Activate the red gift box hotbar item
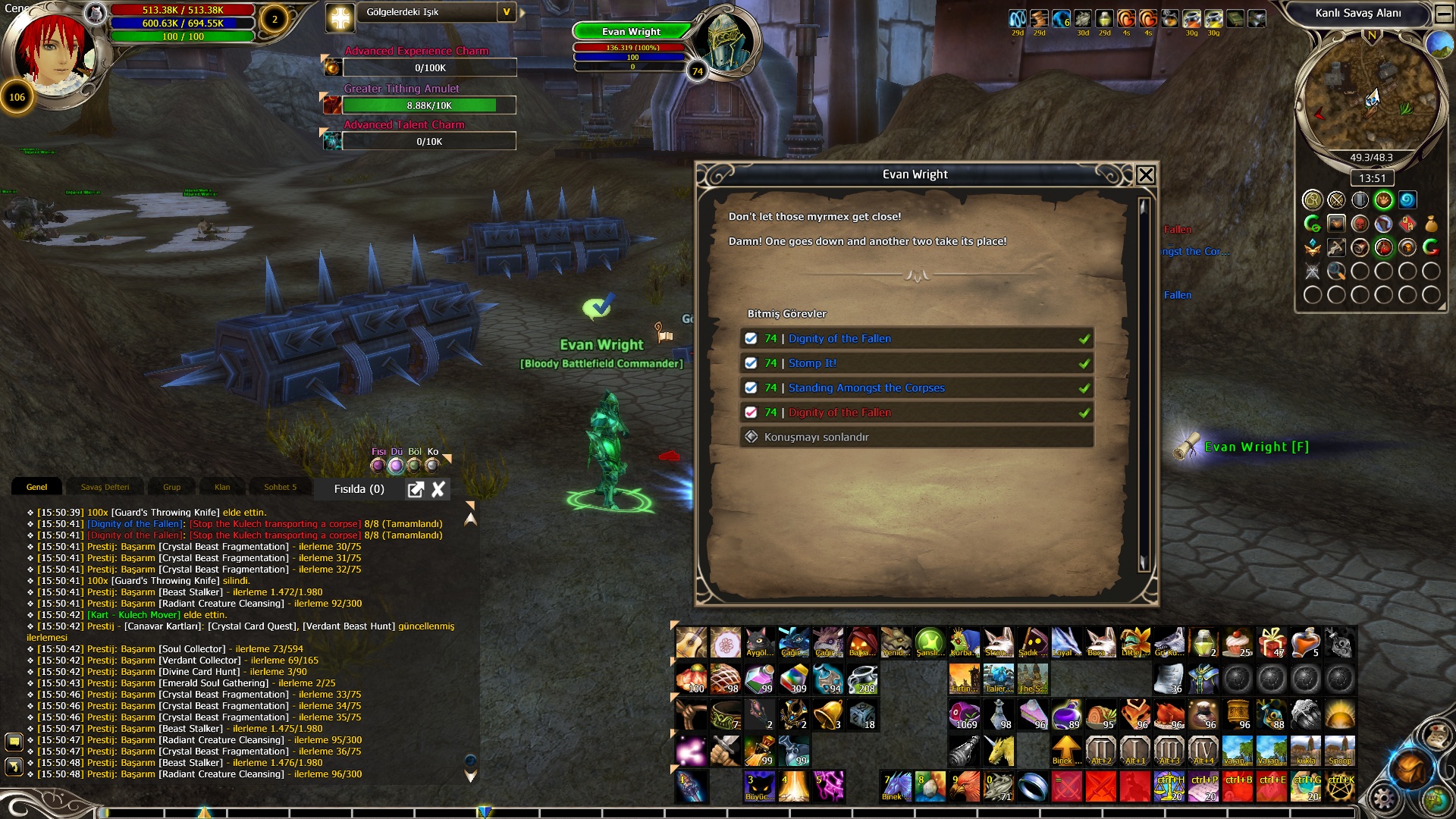Image resolution: width=1456 pixels, height=819 pixels. (1272, 643)
